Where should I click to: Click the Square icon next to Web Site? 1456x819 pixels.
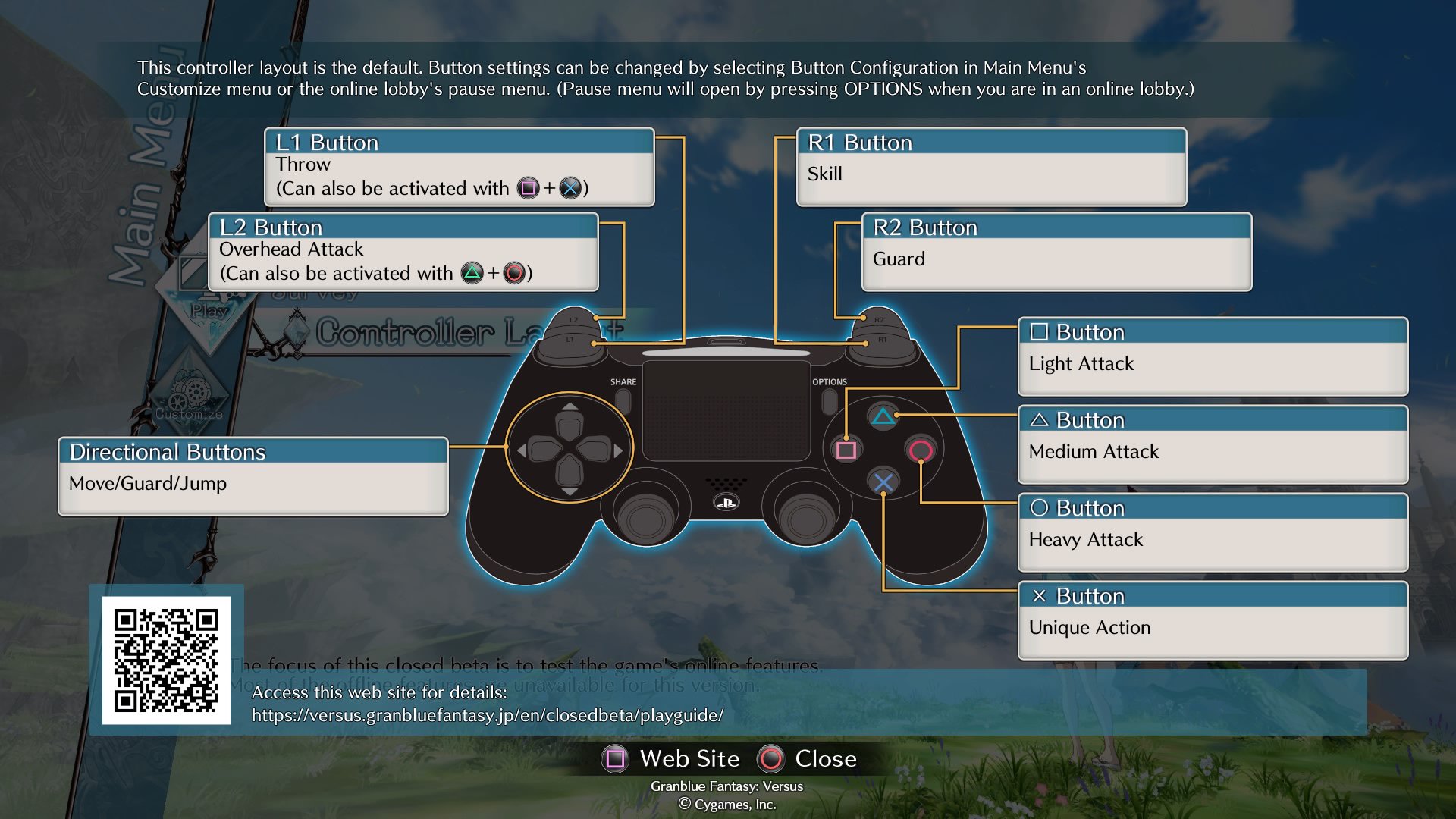click(616, 758)
